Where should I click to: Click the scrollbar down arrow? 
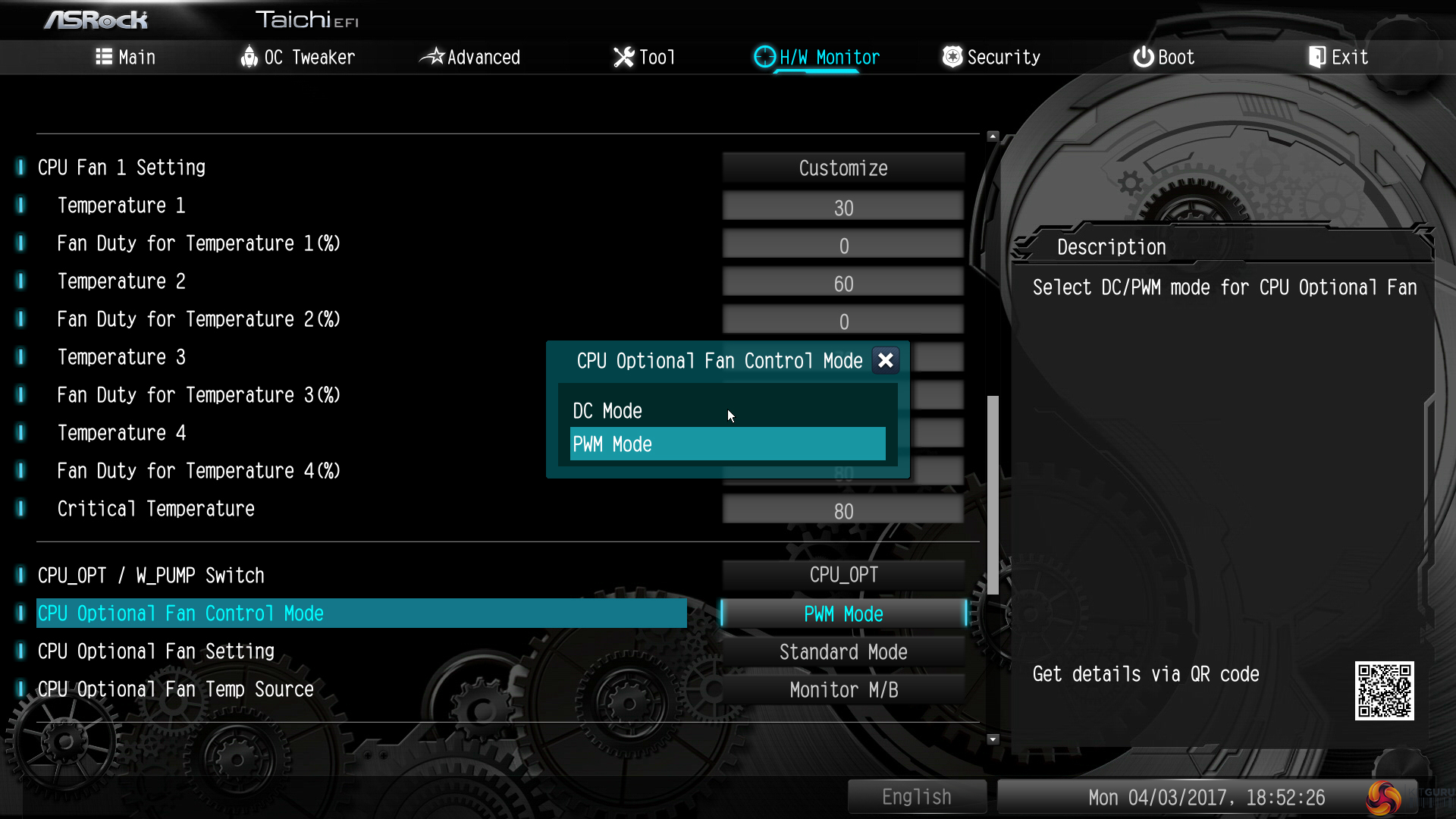(993, 739)
